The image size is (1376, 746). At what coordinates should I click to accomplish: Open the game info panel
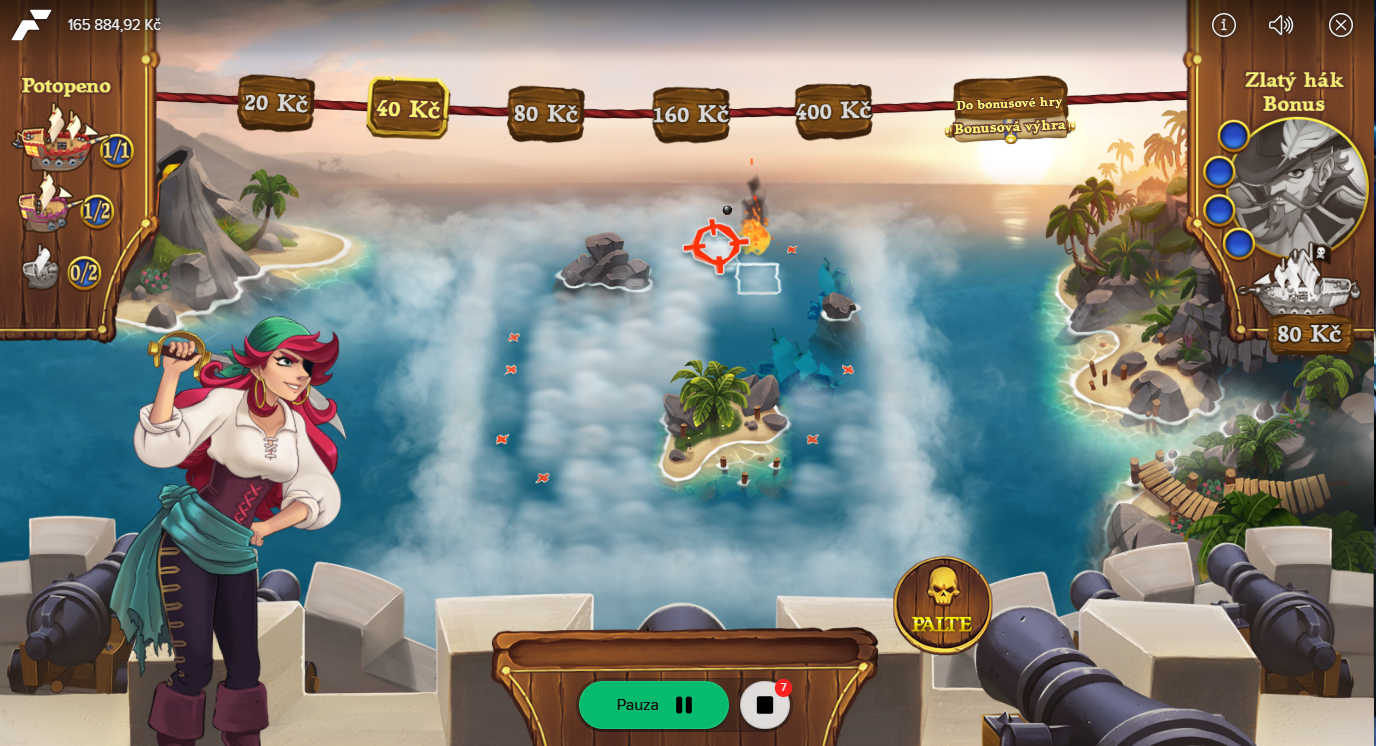[1224, 25]
